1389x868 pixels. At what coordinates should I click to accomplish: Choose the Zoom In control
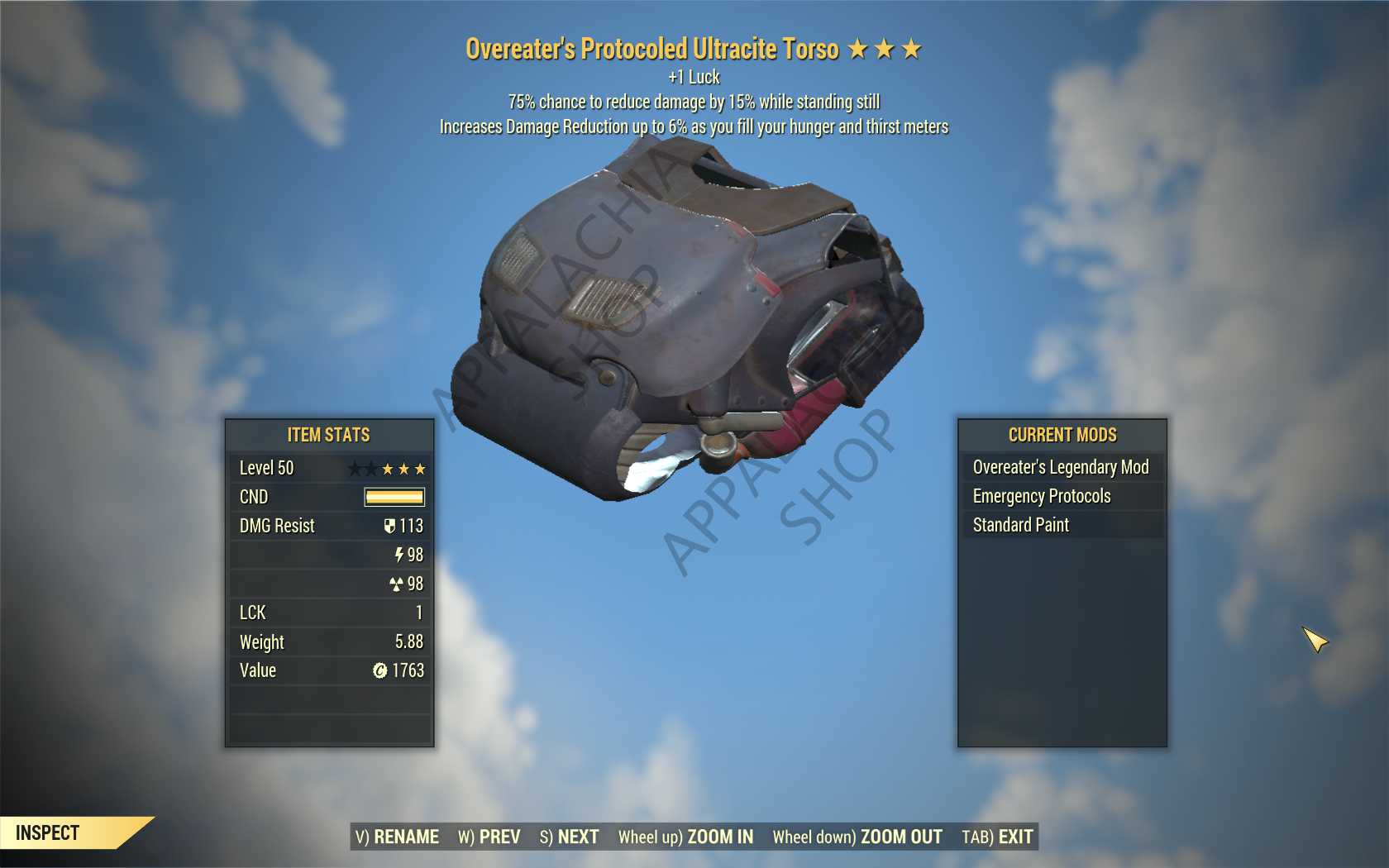click(686, 837)
